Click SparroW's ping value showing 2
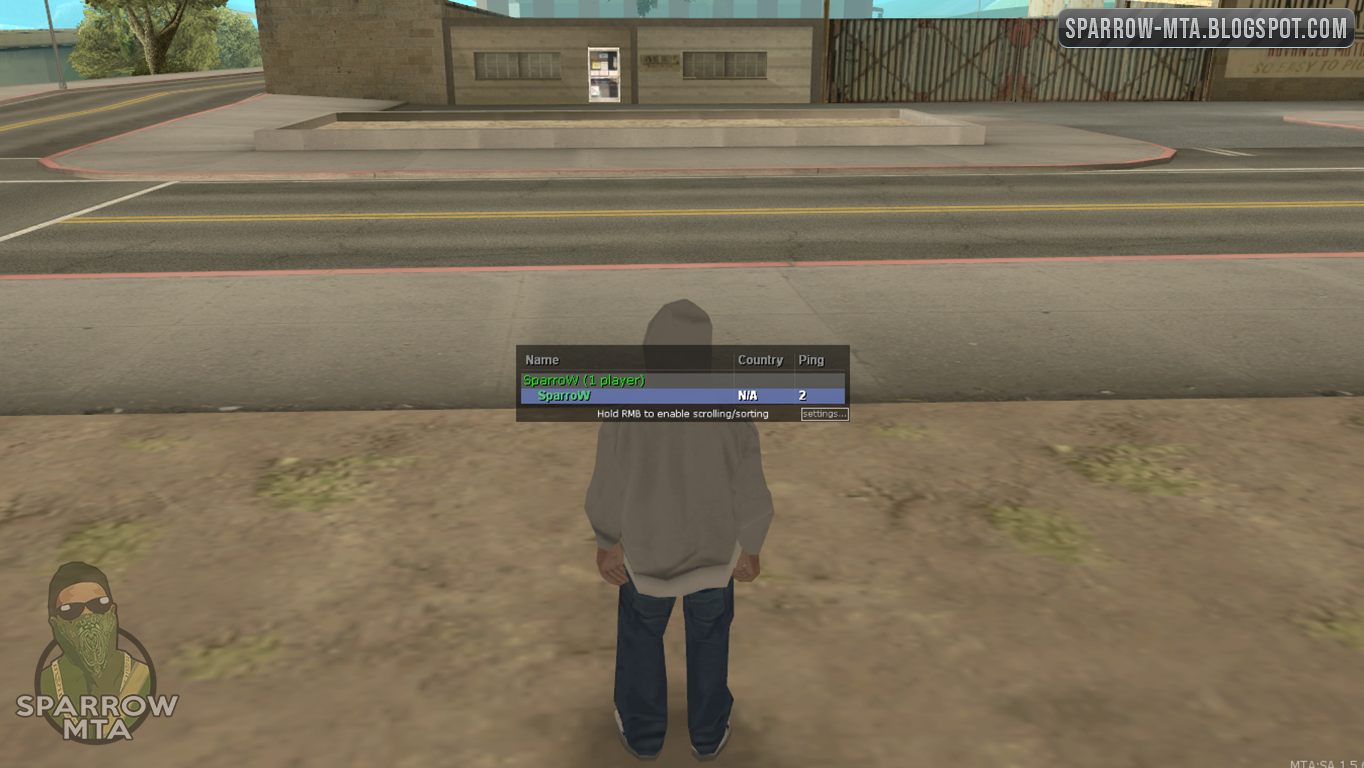Viewport: 1364px width, 768px height. click(x=803, y=394)
